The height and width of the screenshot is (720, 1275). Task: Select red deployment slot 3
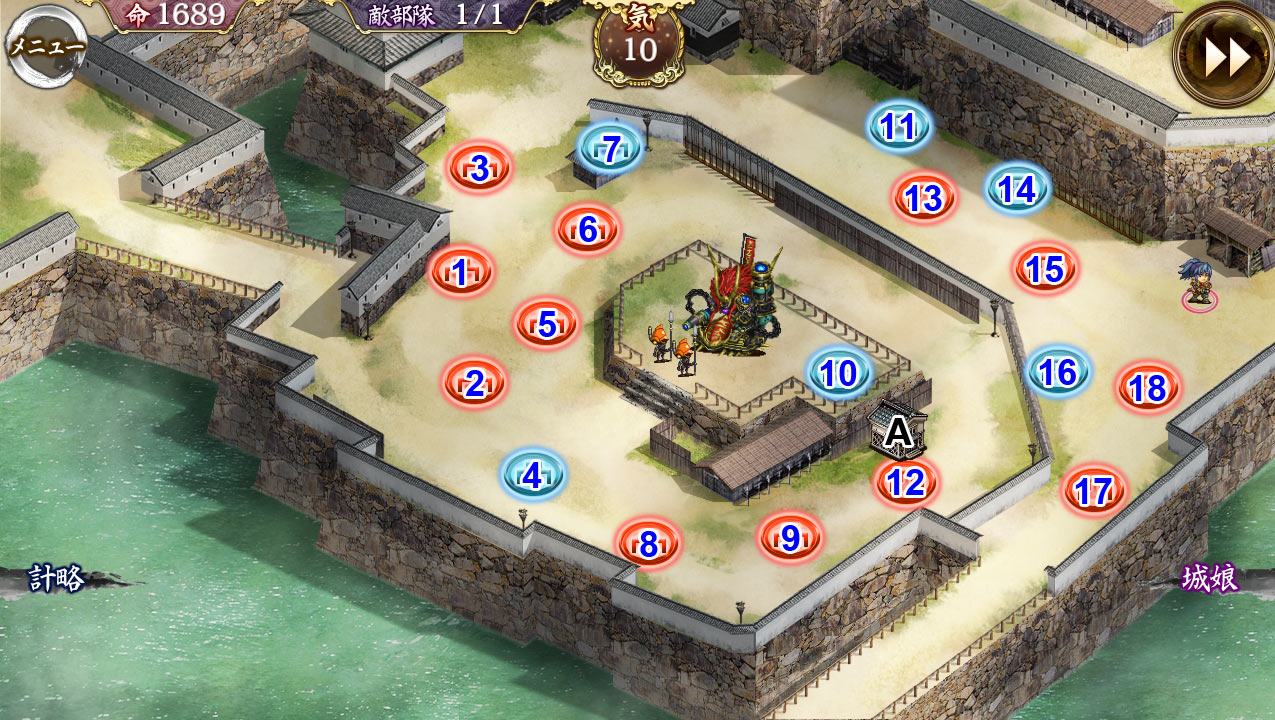pos(480,169)
